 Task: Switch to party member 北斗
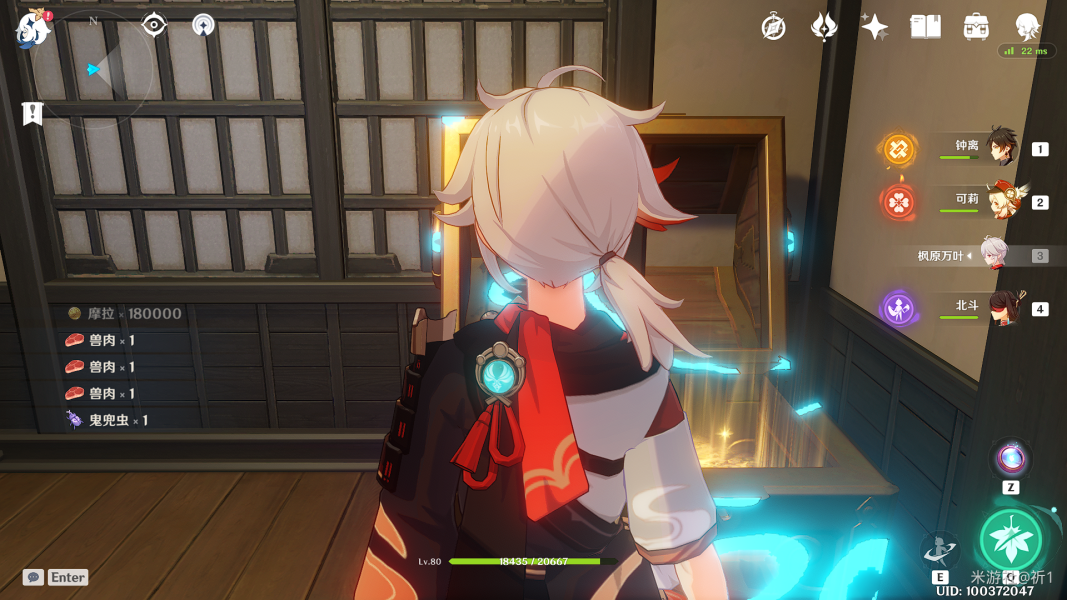pos(1000,308)
